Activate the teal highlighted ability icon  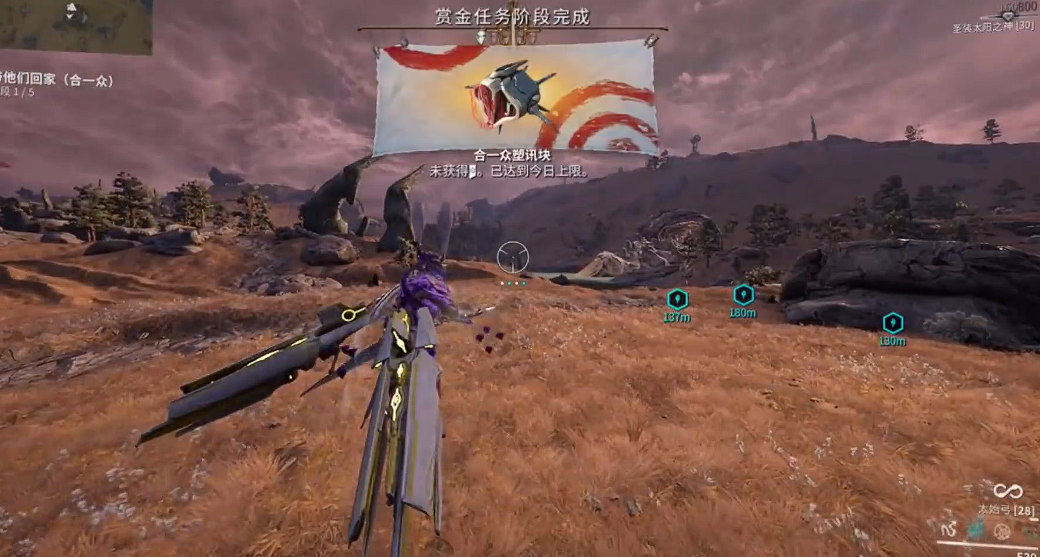[975, 528]
